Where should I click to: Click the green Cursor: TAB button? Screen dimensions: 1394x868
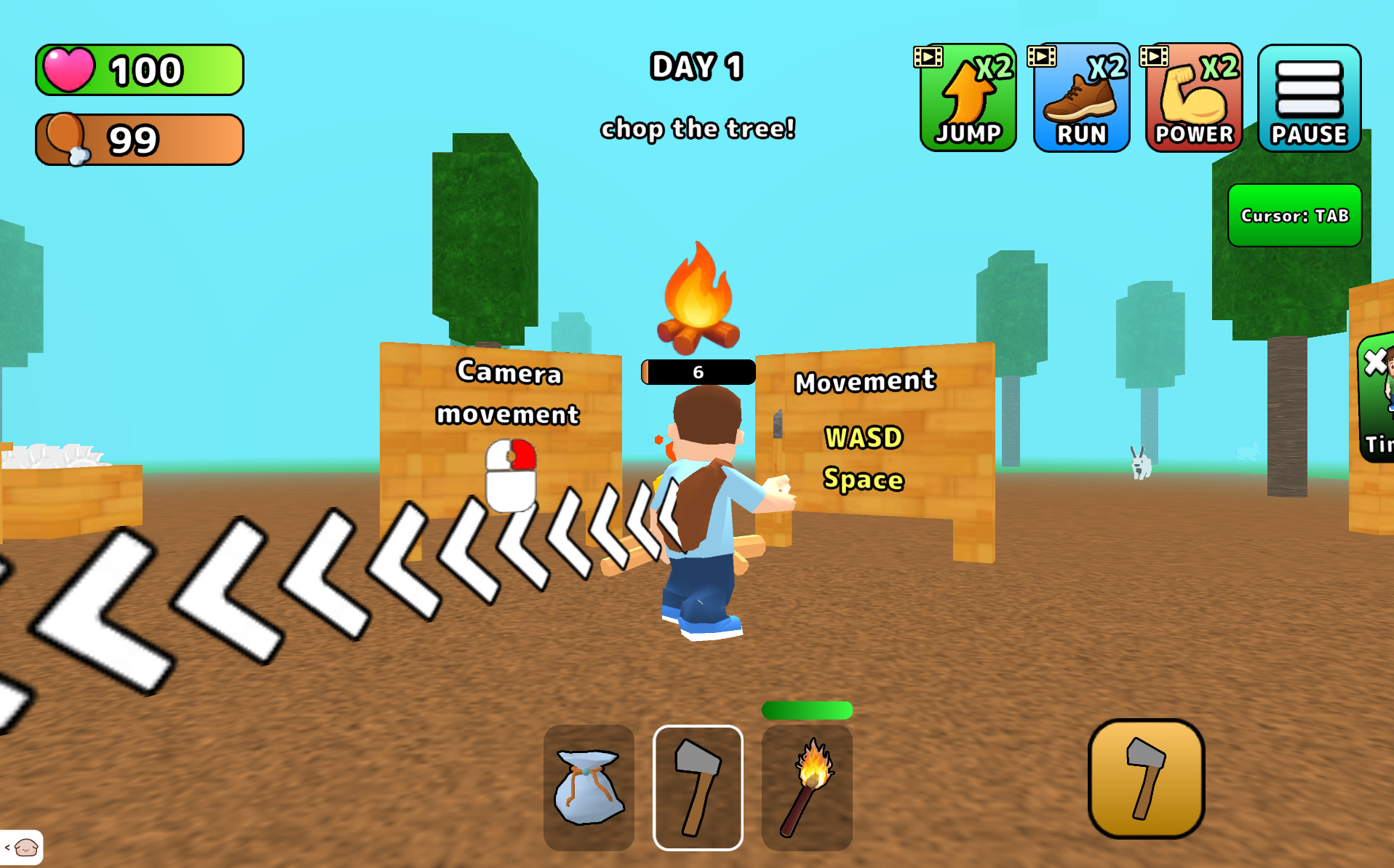click(1294, 215)
